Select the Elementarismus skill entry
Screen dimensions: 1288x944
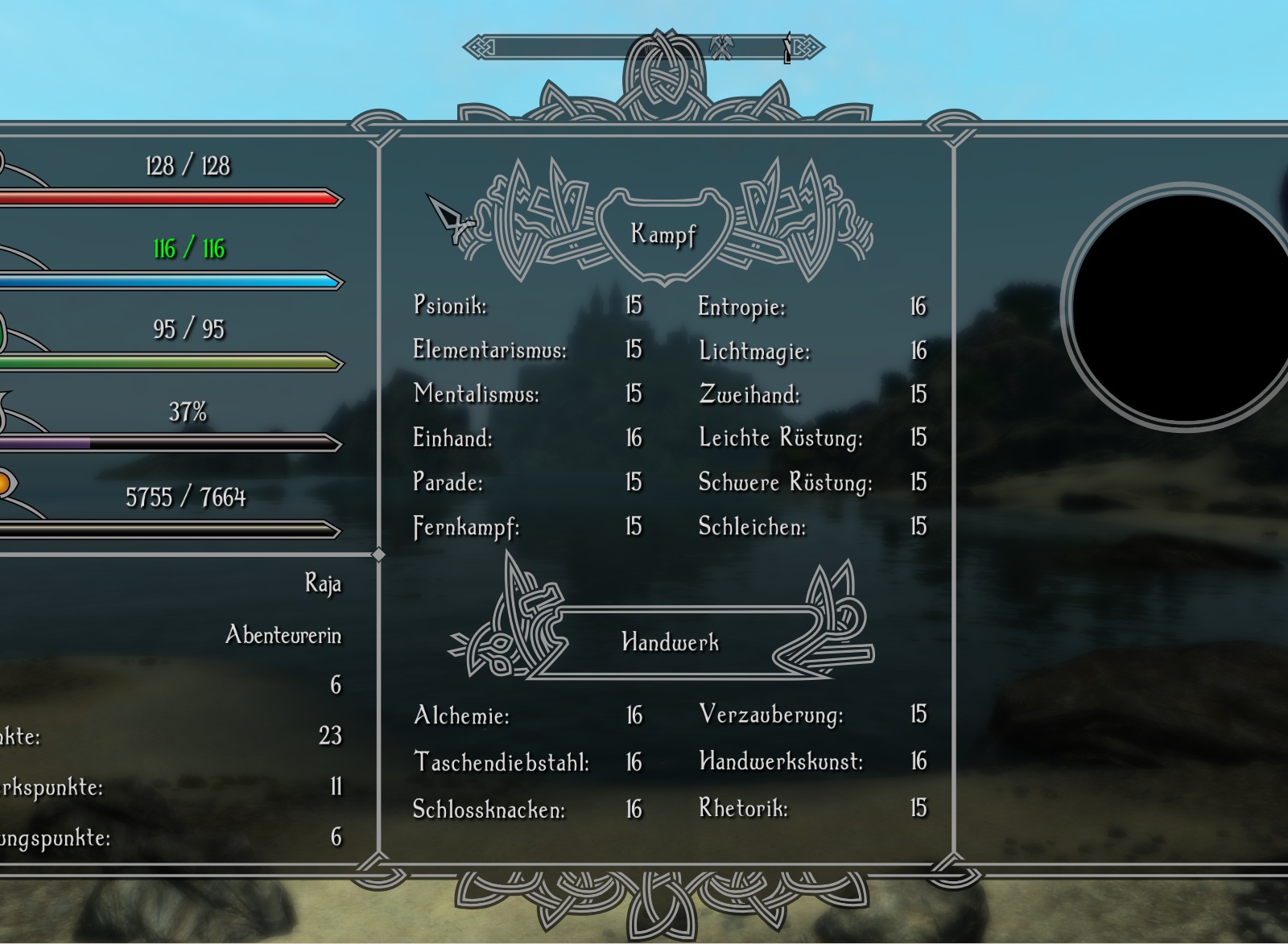tap(489, 349)
